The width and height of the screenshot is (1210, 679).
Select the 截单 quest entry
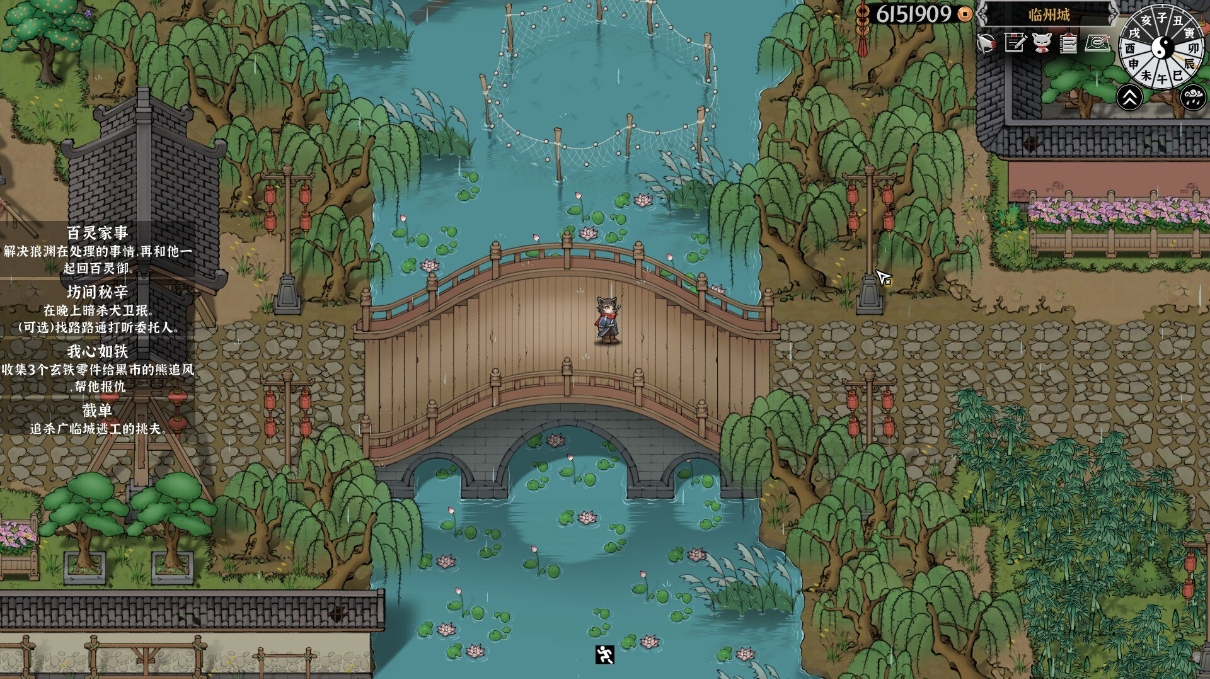tap(97, 410)
